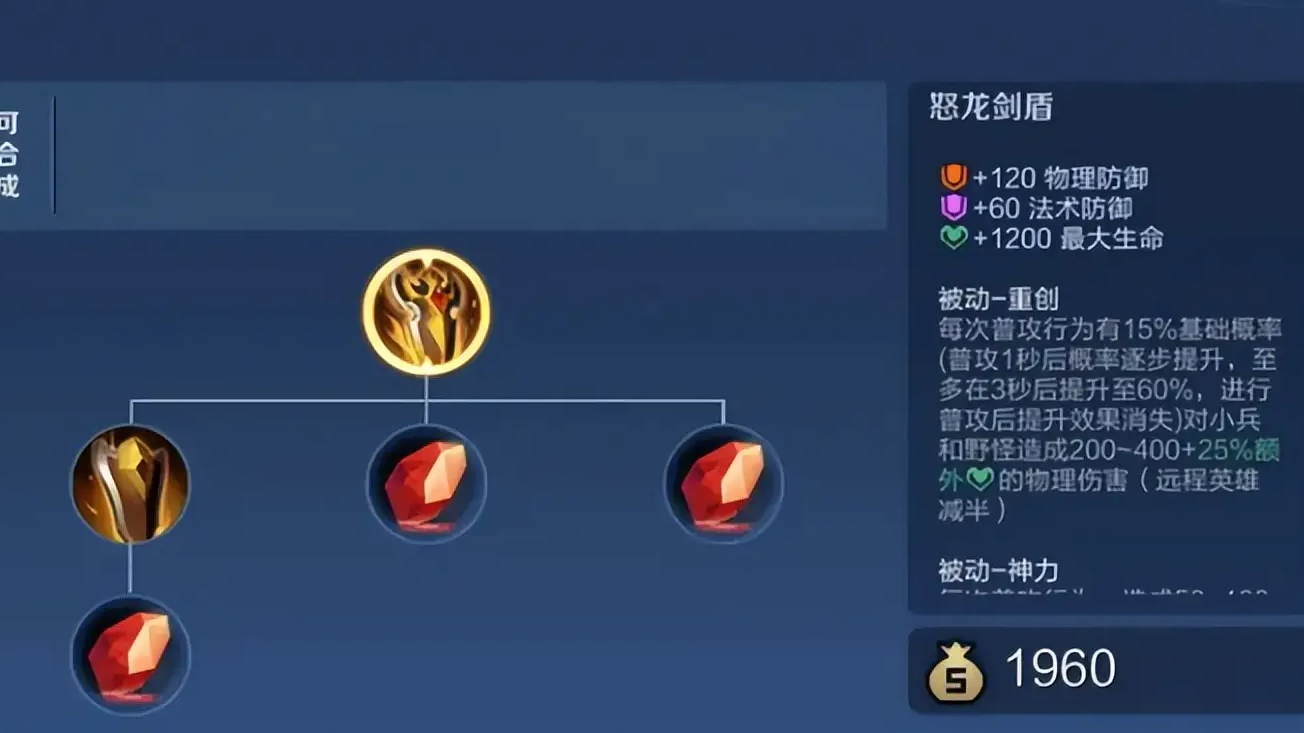Select the golden armor component in the build tree
This screenshot has height=733, width=1304.
(130, 484)
